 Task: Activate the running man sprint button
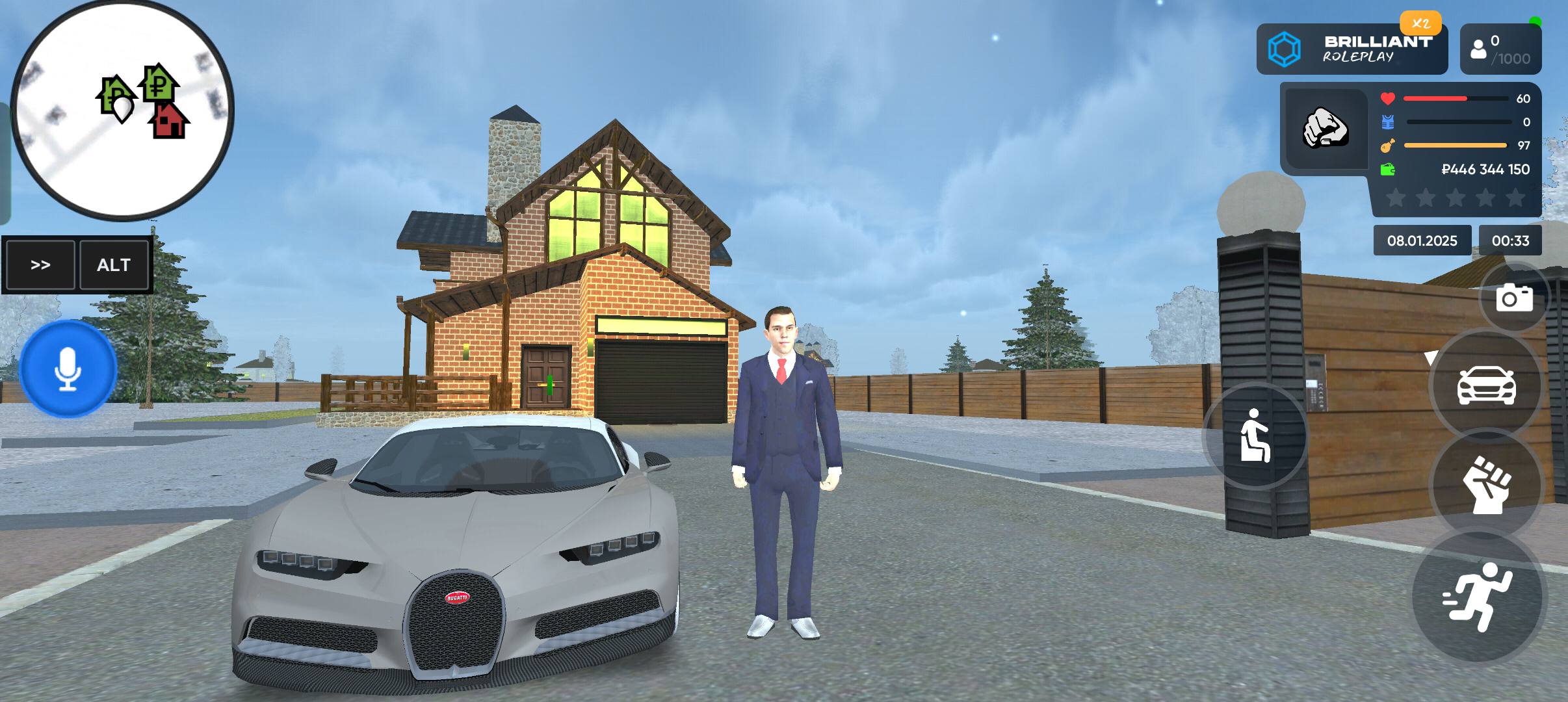click(x=1480, y=596)
